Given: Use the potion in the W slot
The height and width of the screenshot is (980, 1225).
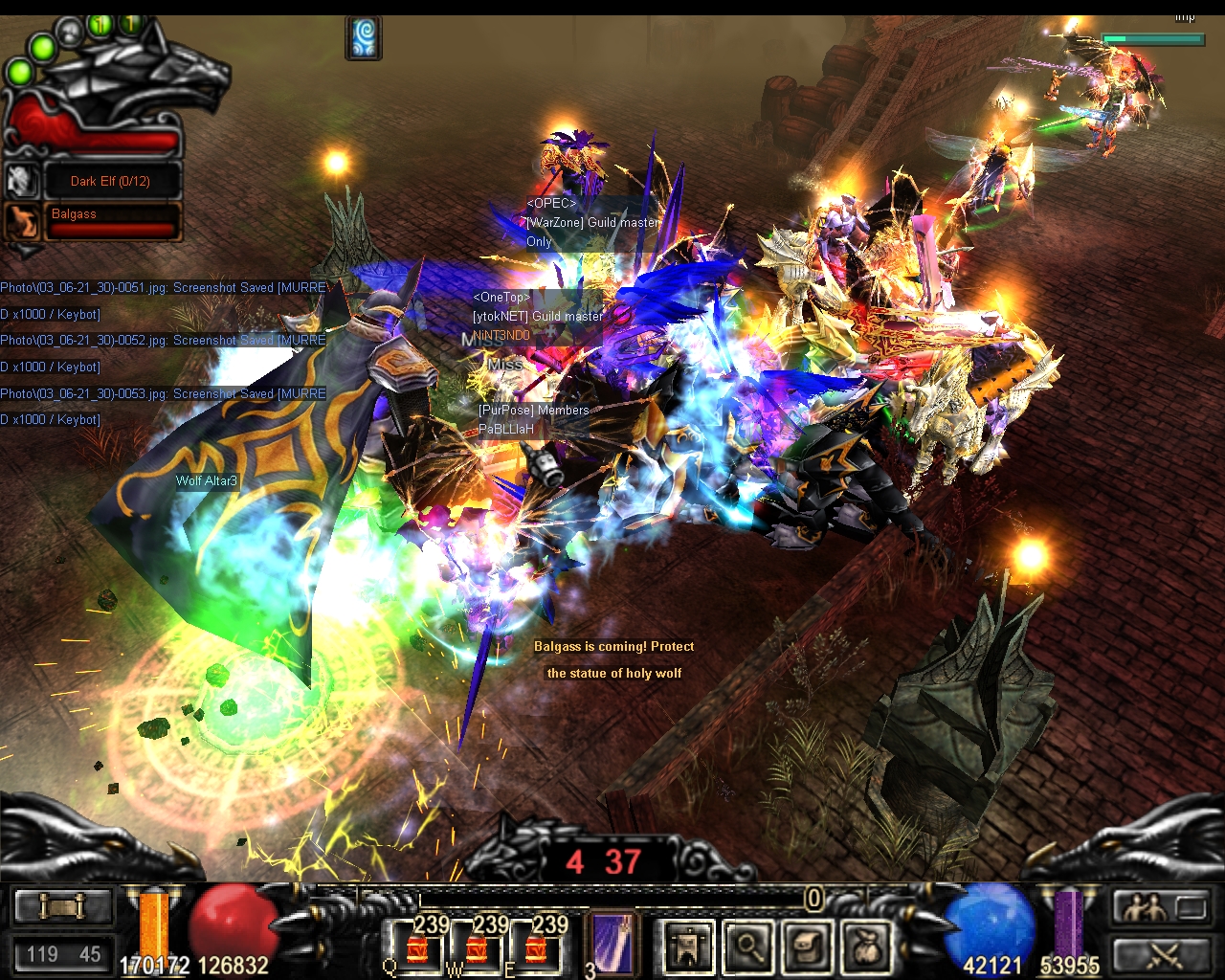Looking at the screenshot, I should tap(477, 947).
